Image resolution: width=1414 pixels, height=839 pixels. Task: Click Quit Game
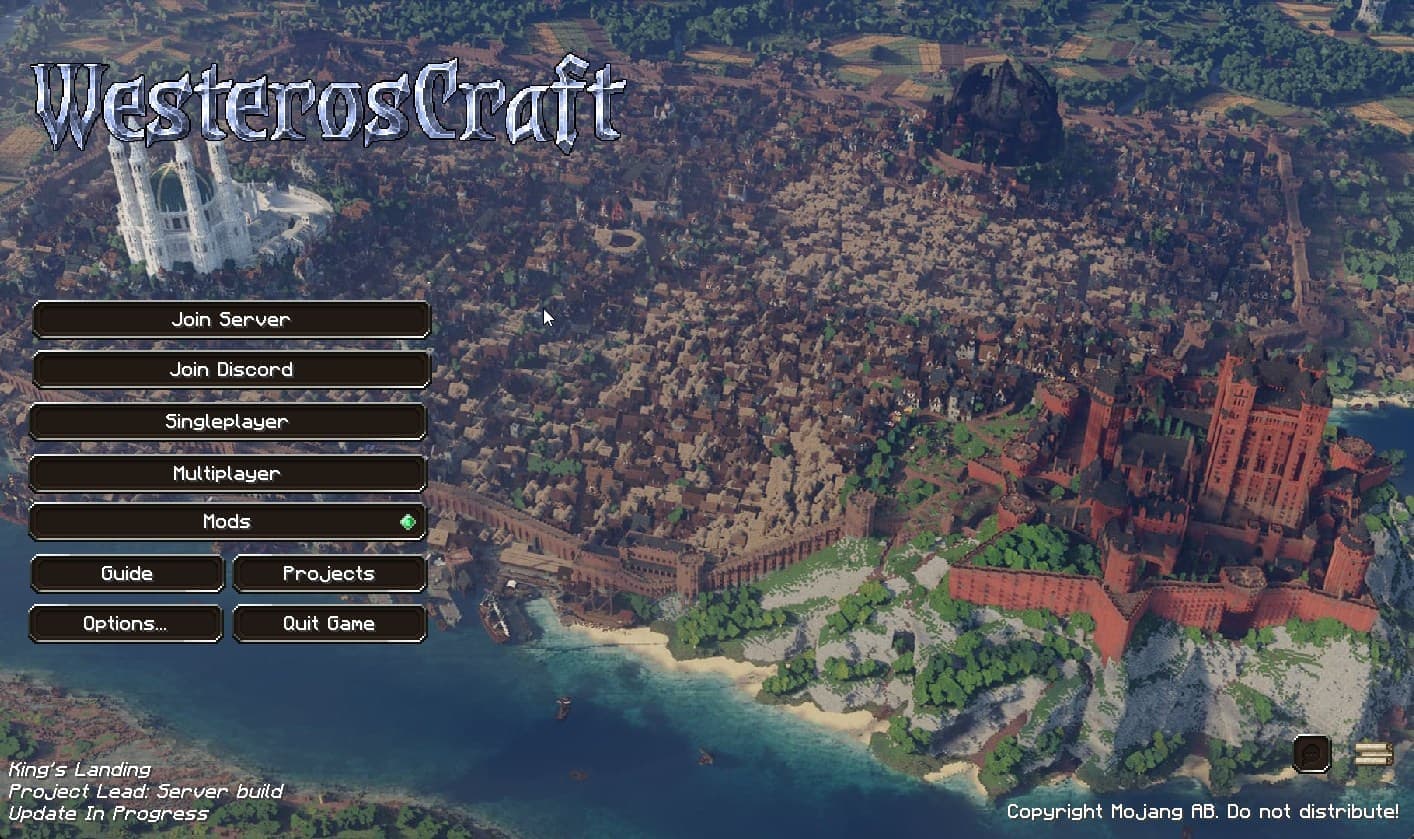pos(330,623)
